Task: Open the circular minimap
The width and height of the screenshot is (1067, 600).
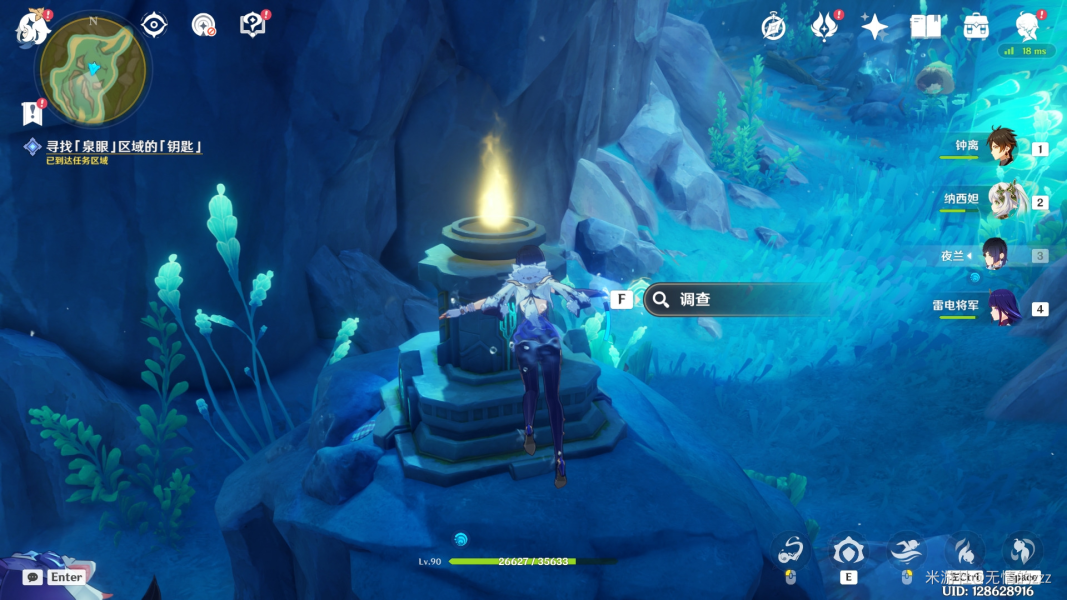Action: [x=93, y=70]
